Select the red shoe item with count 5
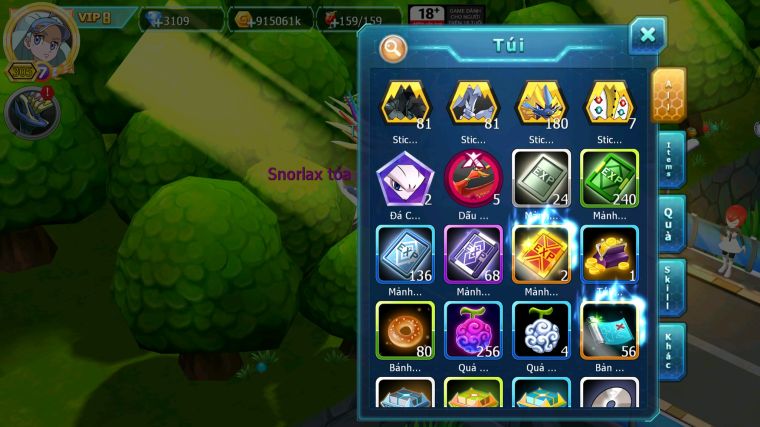 [x=473, y=178]
